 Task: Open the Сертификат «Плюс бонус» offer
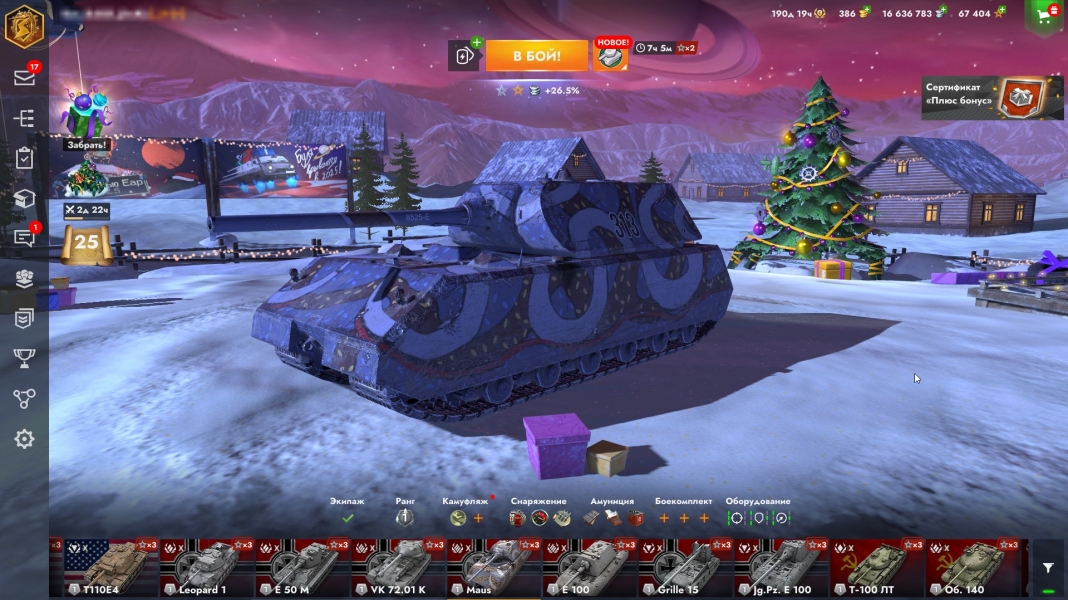tap(992, 97)
